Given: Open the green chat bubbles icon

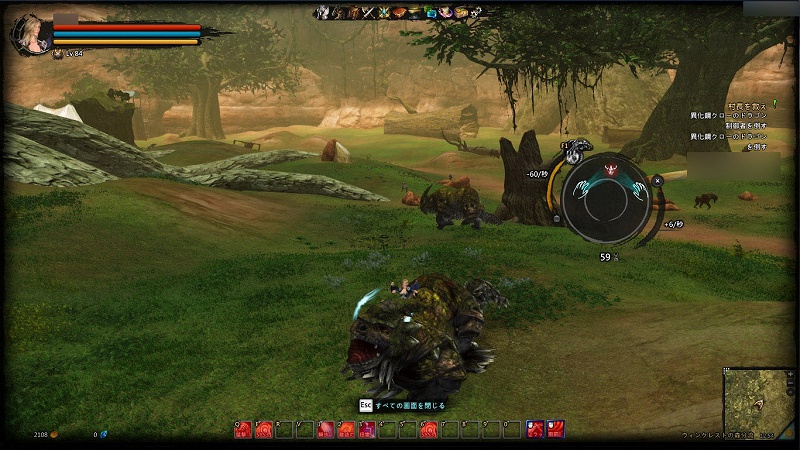Looking at the screenshot, I should [x=430, y=13].
